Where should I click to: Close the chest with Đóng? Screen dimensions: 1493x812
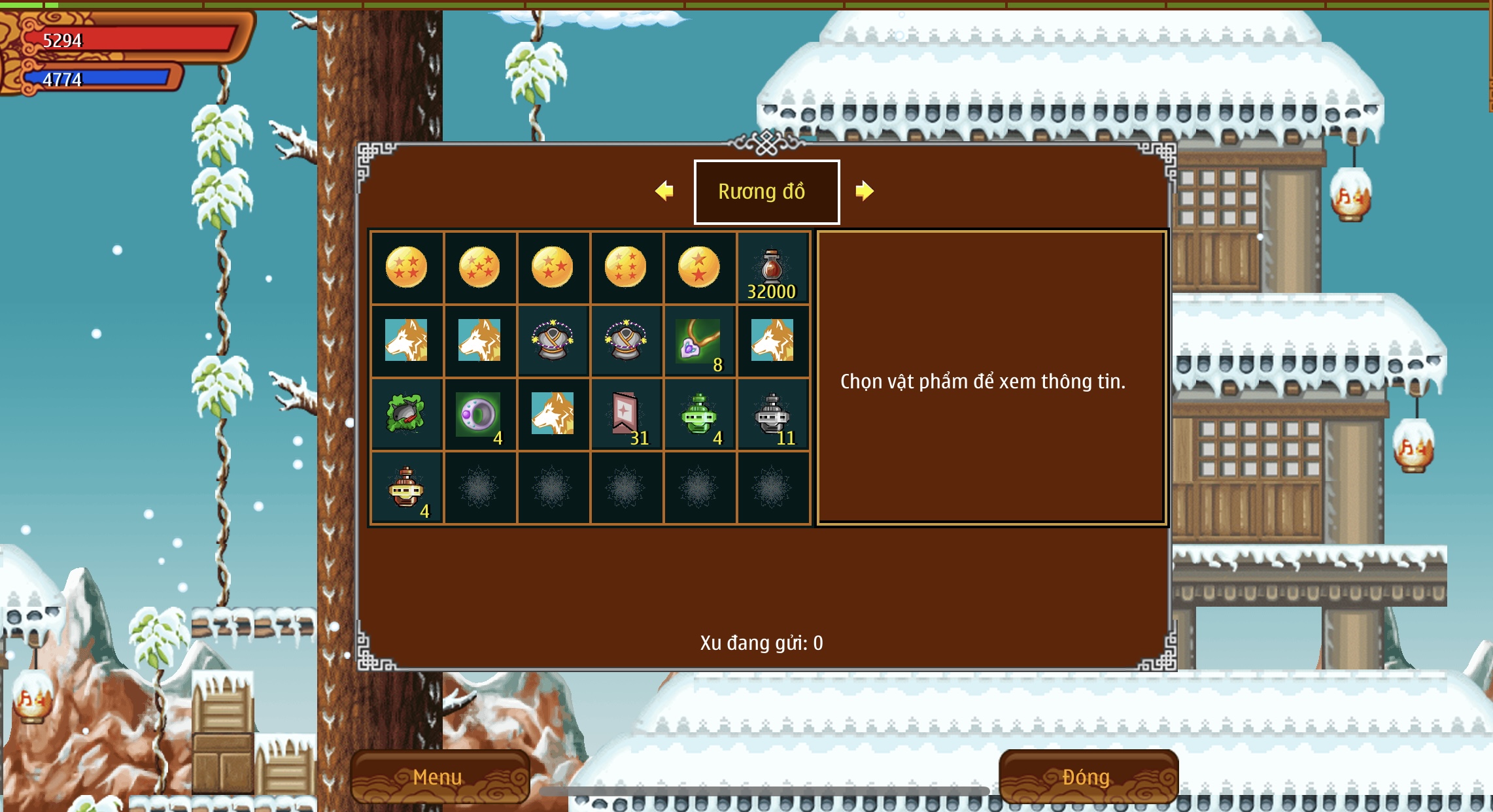tap(1087, 777)
